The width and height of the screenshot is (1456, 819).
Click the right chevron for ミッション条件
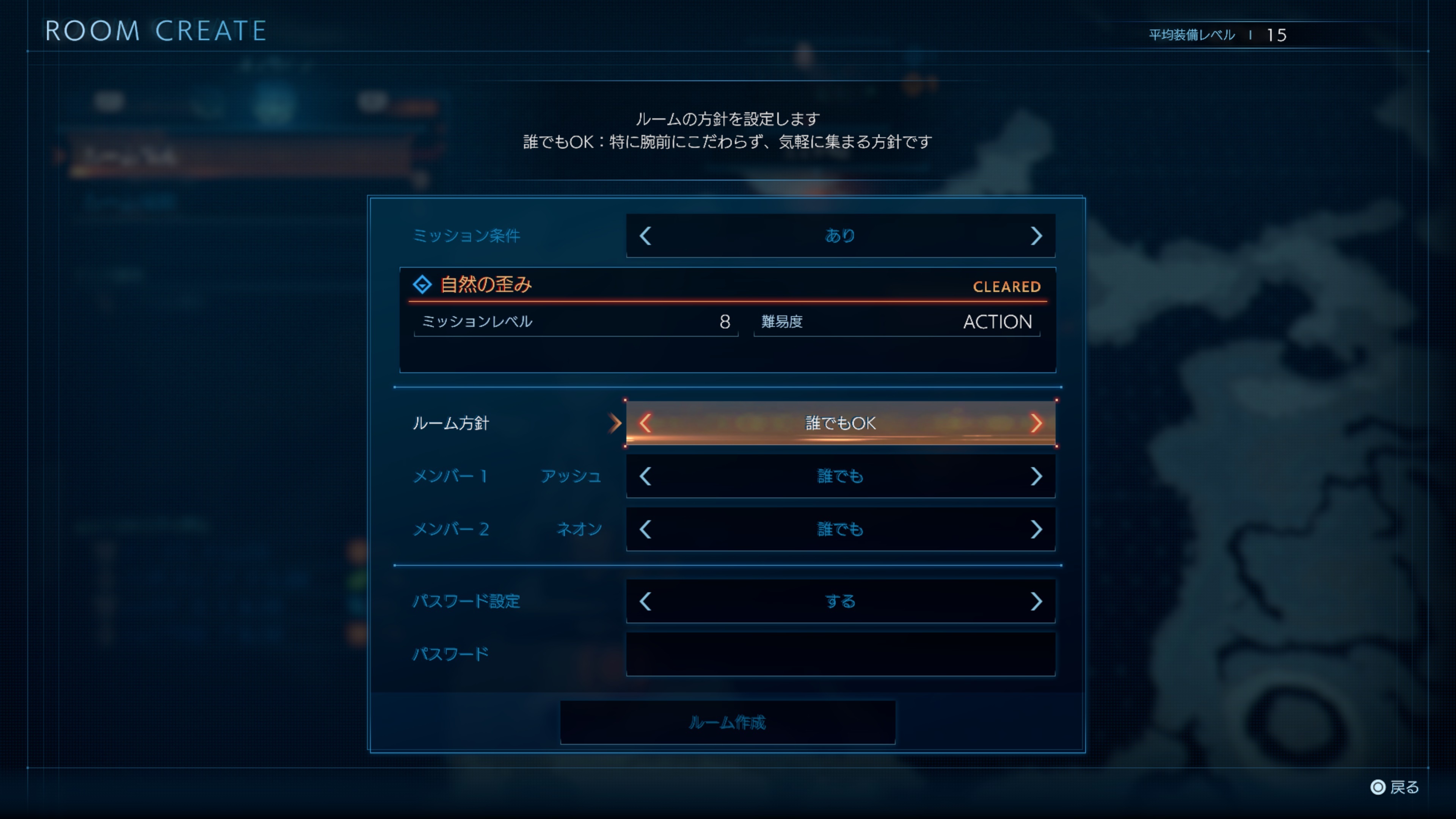(1037, 236)
